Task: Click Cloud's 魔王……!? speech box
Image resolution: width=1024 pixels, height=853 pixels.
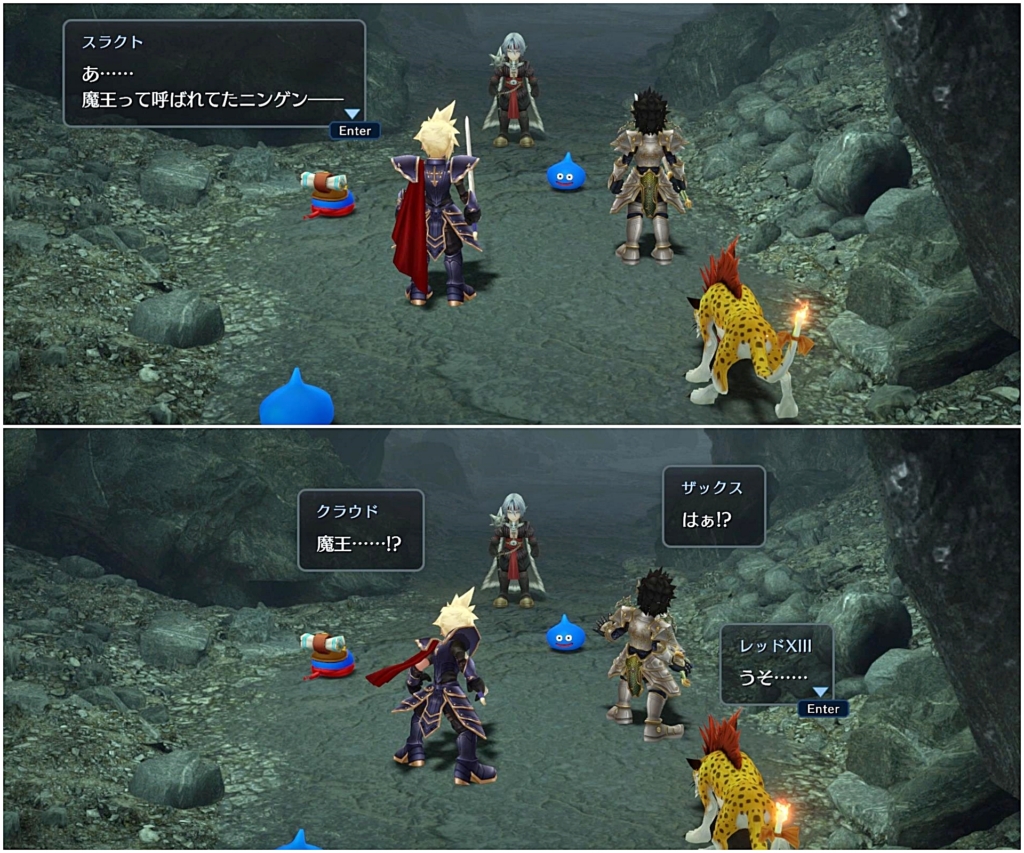Action: (x=360, y=529)
